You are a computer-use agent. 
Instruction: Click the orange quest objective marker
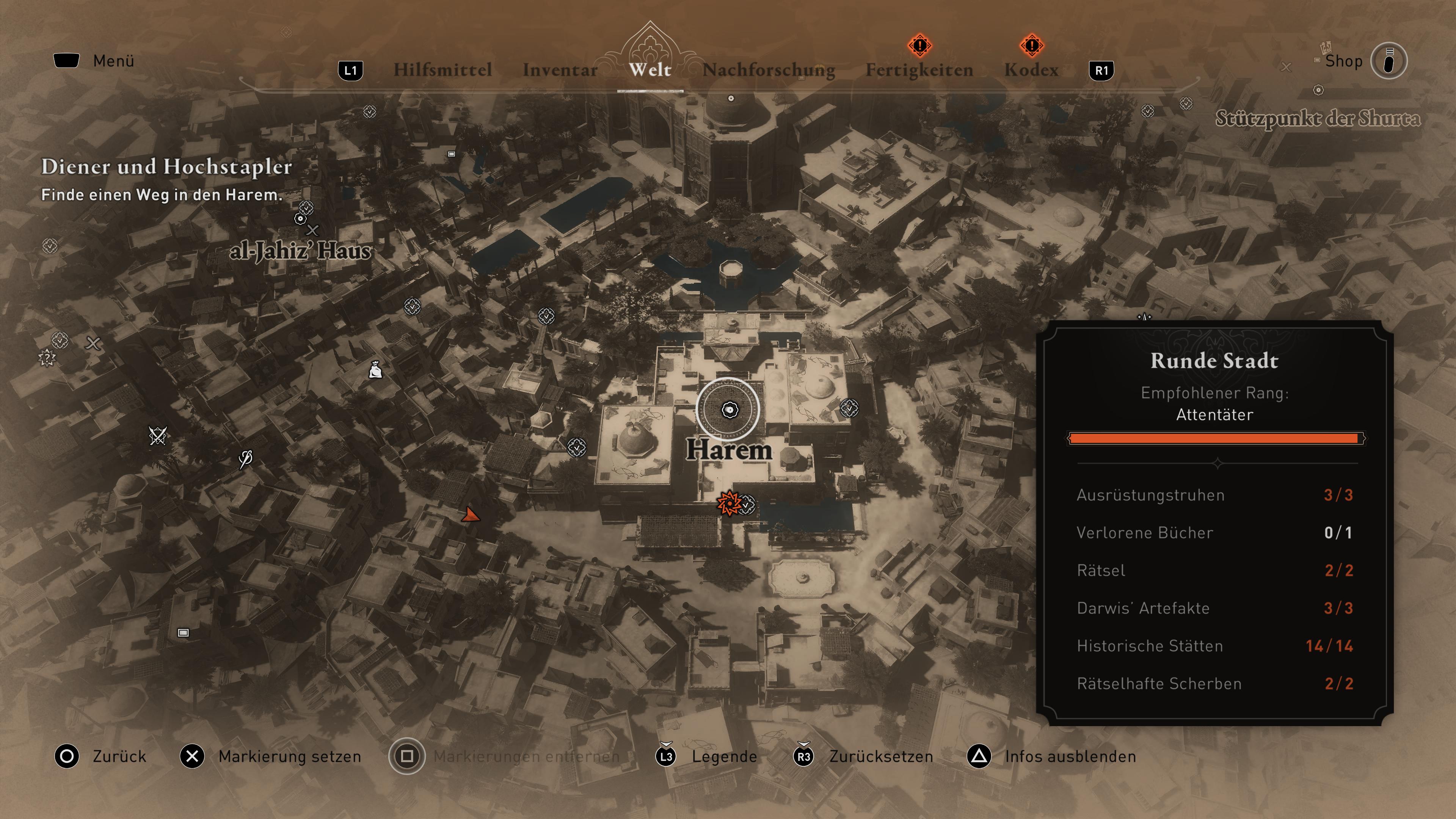(x=728, y=502)
